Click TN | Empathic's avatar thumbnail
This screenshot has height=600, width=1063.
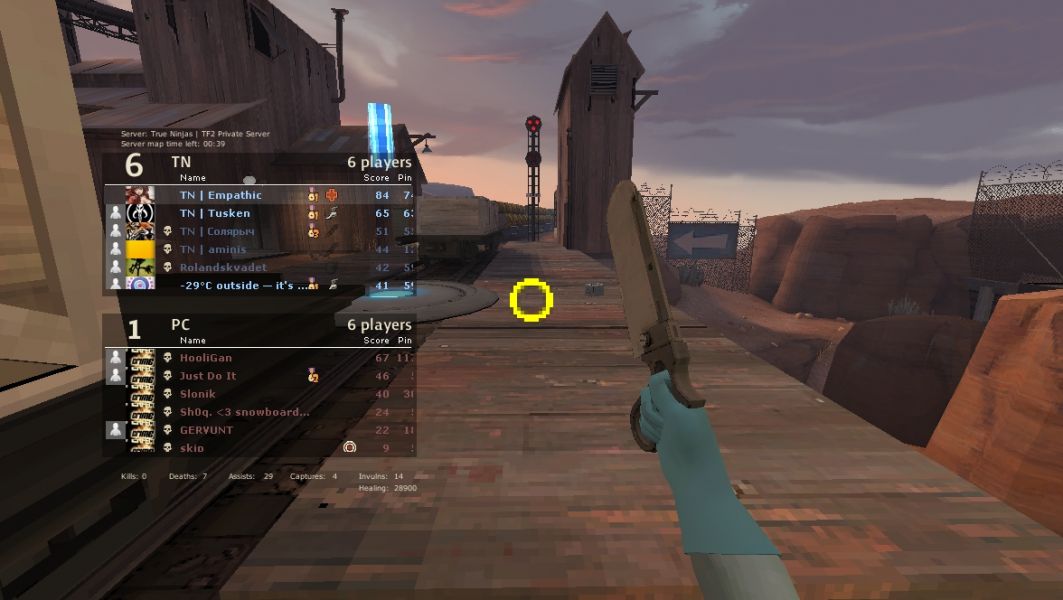[x=140, y=195]
